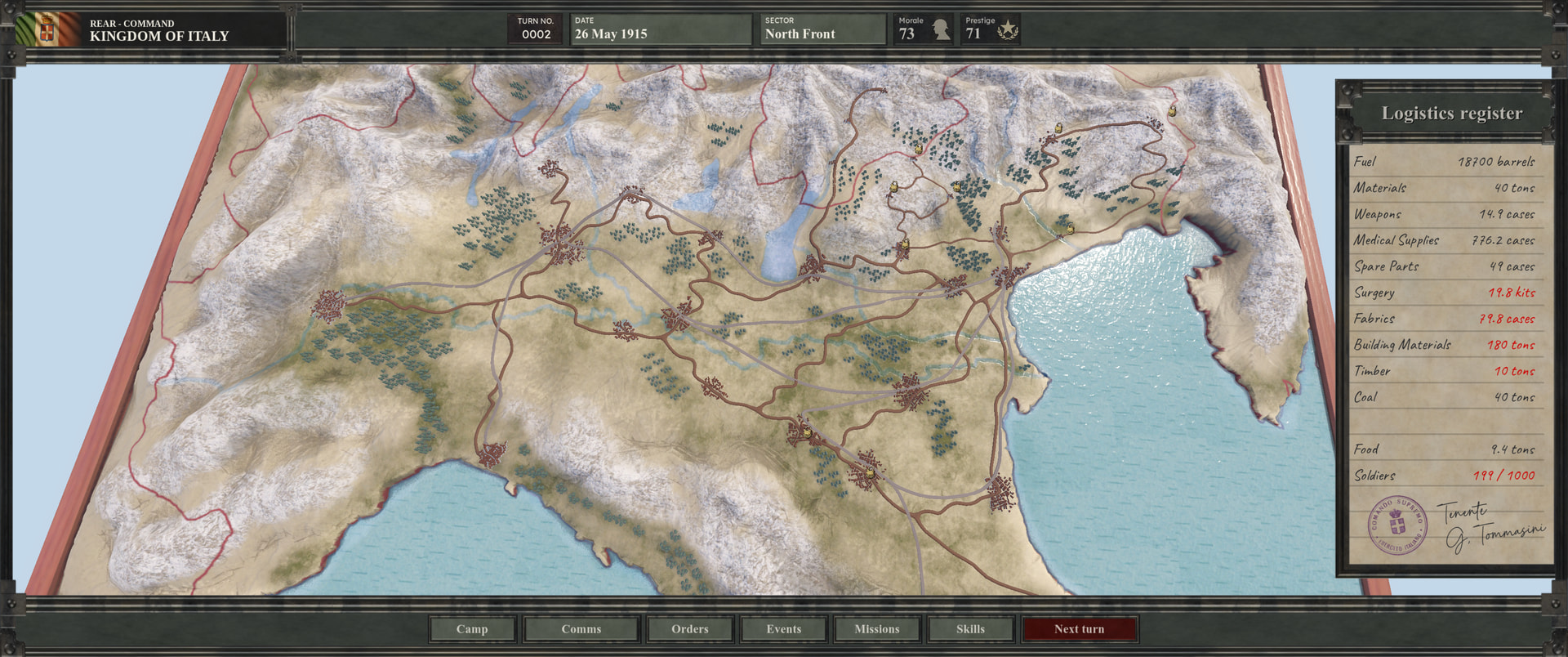
Task: Select the Medical Supplies register row
Action: pos(1444,240)
